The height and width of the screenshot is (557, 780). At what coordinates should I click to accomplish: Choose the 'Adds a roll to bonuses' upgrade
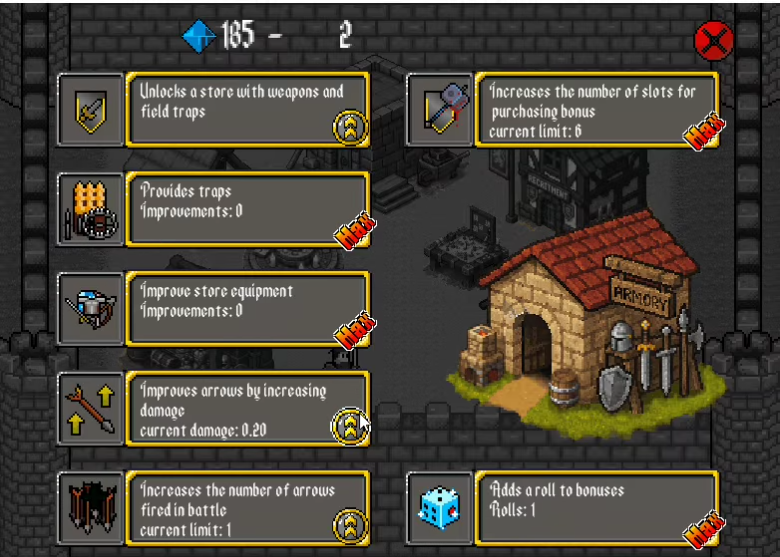[x=596, y=509]
